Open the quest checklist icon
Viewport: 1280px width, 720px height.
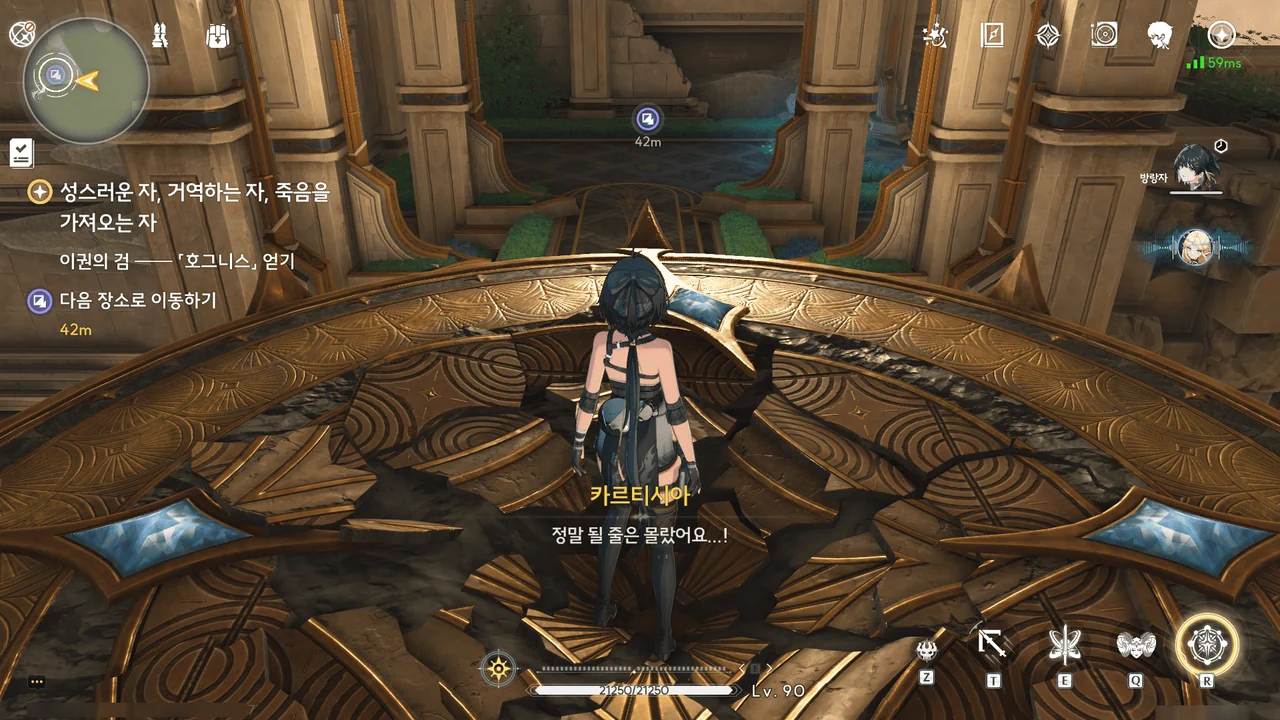point(21,152)
